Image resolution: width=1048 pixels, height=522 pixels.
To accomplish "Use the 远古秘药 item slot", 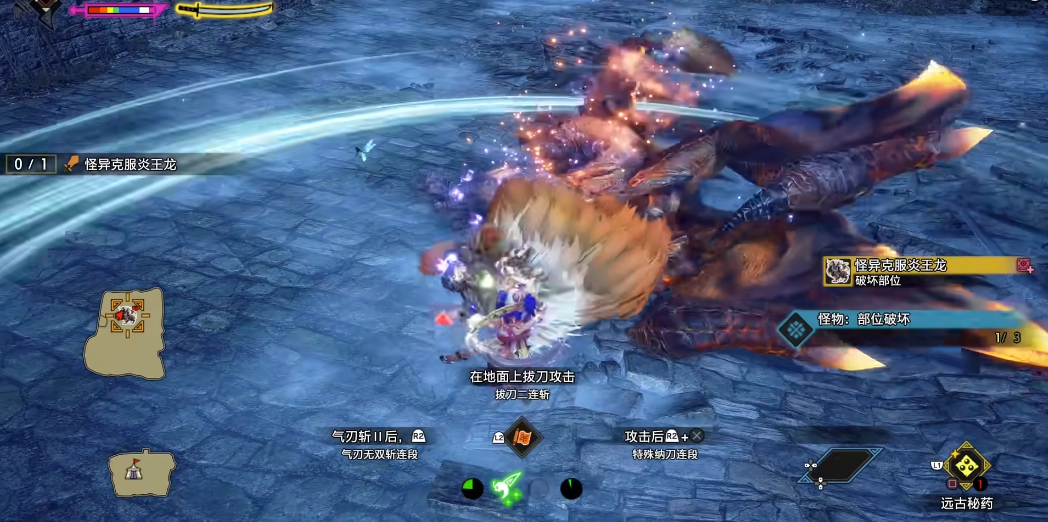I will (x=967, y=466).
